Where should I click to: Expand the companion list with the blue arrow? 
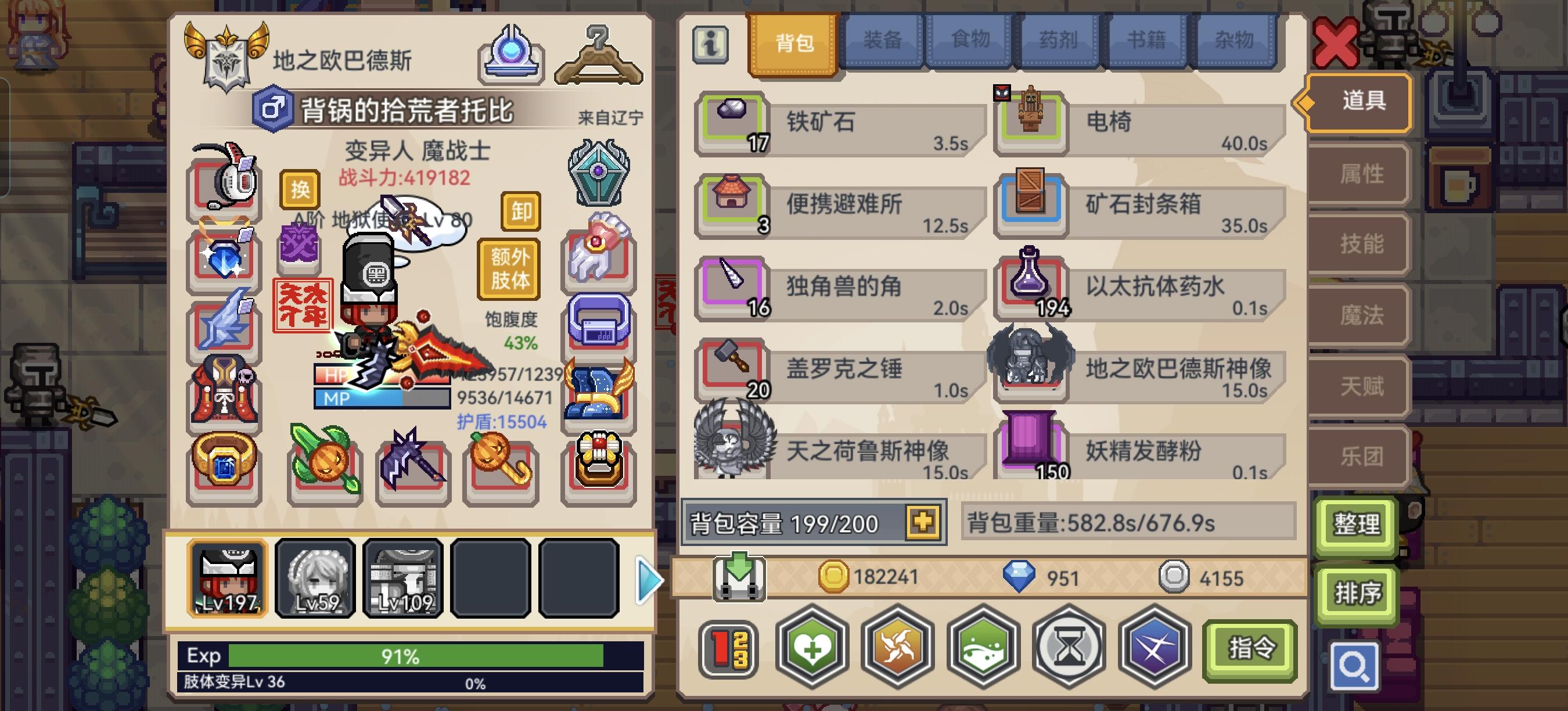[x=649, y=580]
